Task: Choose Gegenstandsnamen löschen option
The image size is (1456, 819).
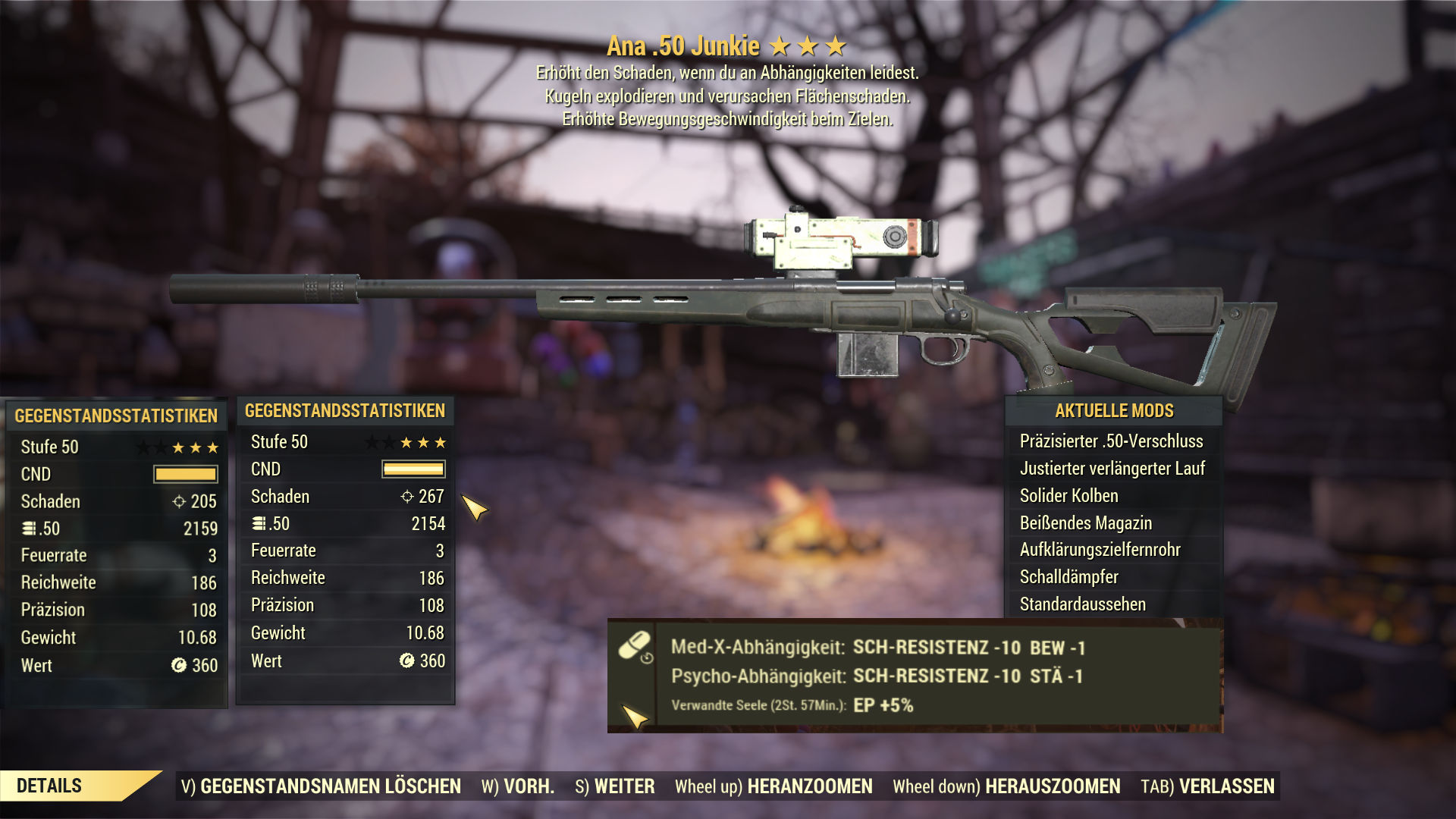Action: tap(321, 786)
